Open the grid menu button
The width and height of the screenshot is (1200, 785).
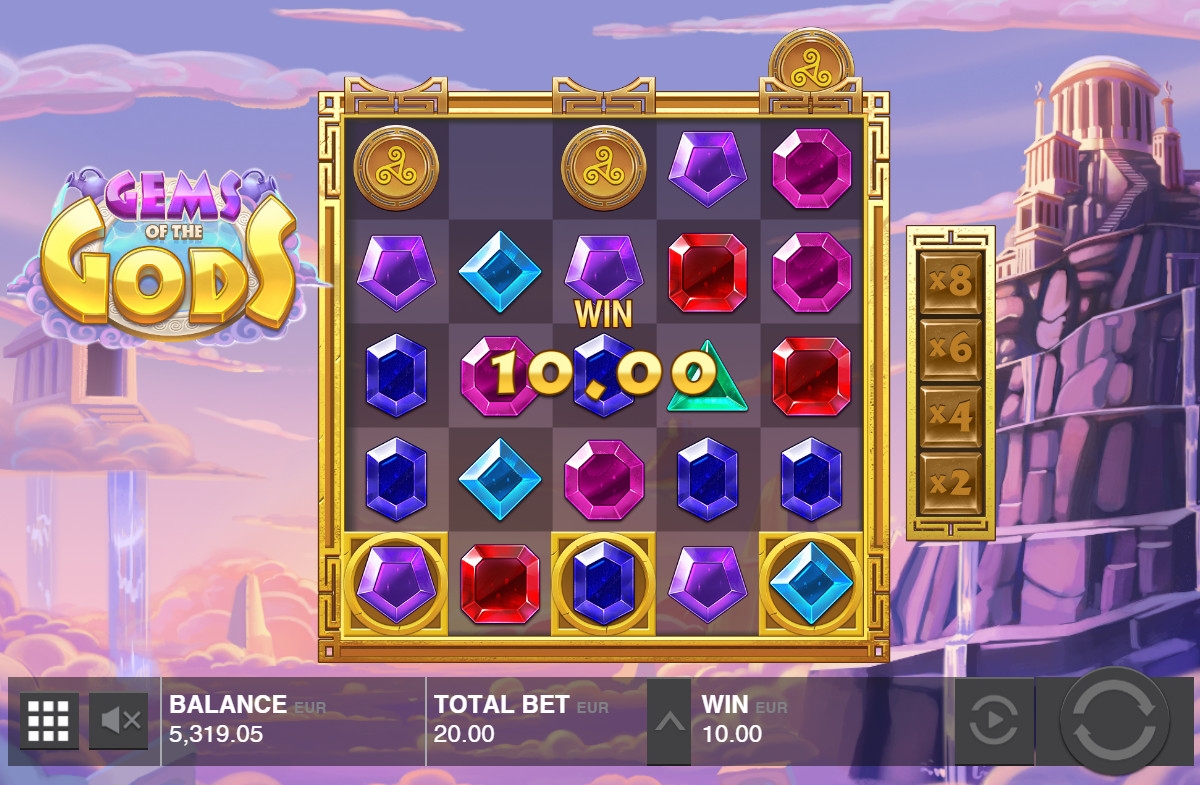pos(48,720)
